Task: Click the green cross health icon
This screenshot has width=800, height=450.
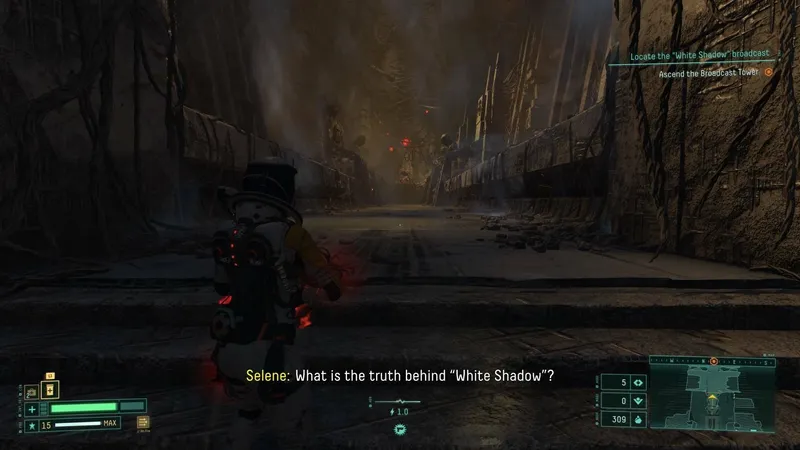Action: [x=32, y=408]
